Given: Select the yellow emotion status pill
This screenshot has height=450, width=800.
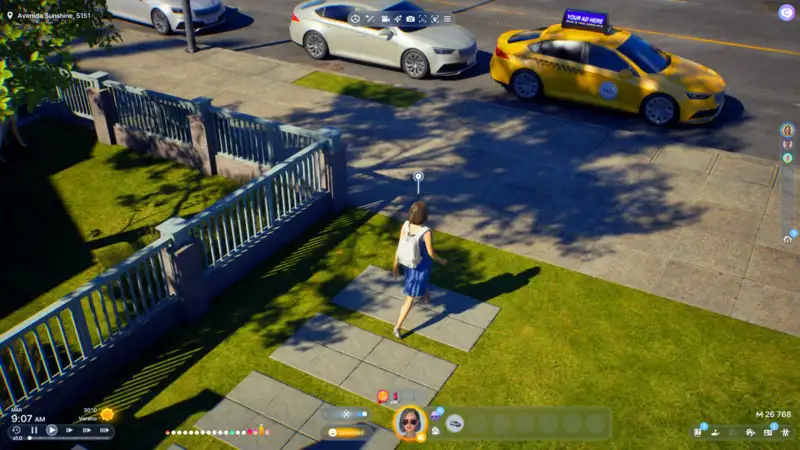Looking at the screenshot, I should [348, 432].
